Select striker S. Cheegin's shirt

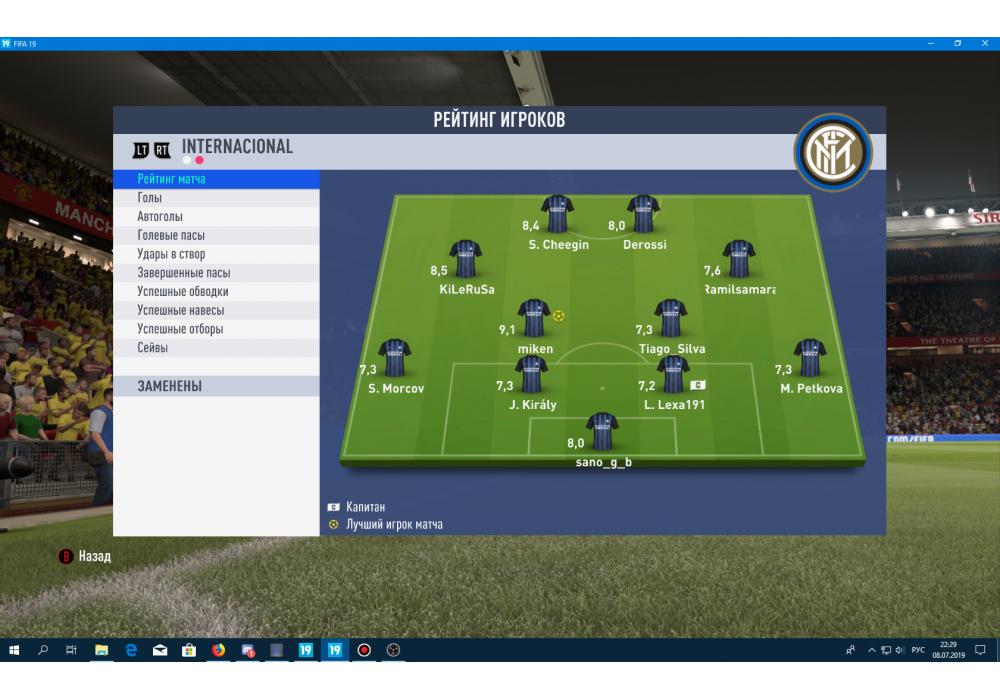click(x=557, y=214)
